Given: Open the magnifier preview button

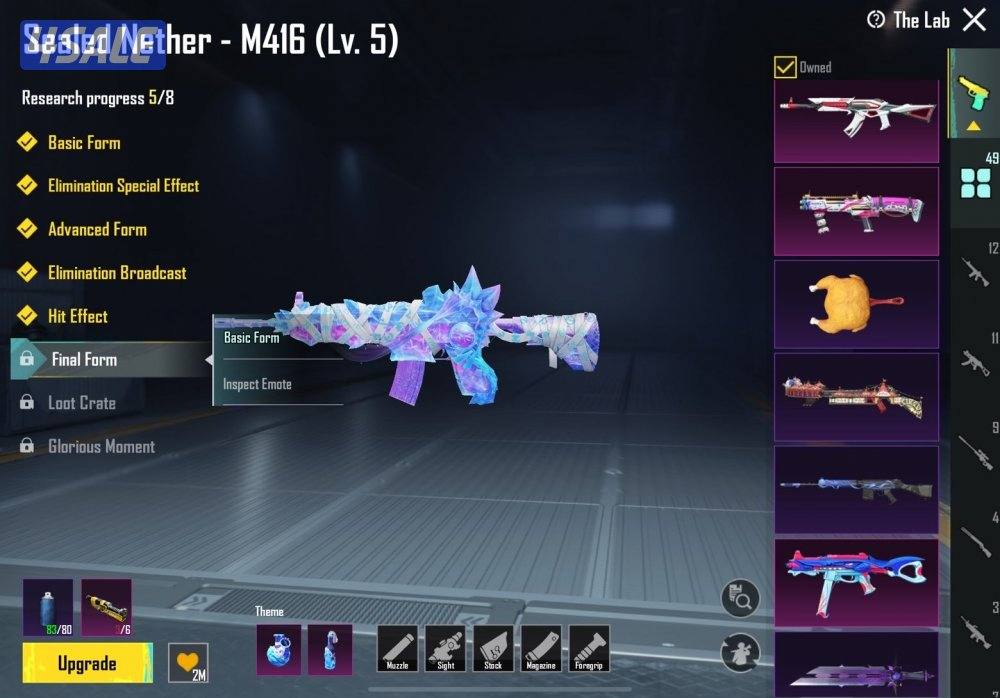Looking at the screenshot, I should [740, 599].
